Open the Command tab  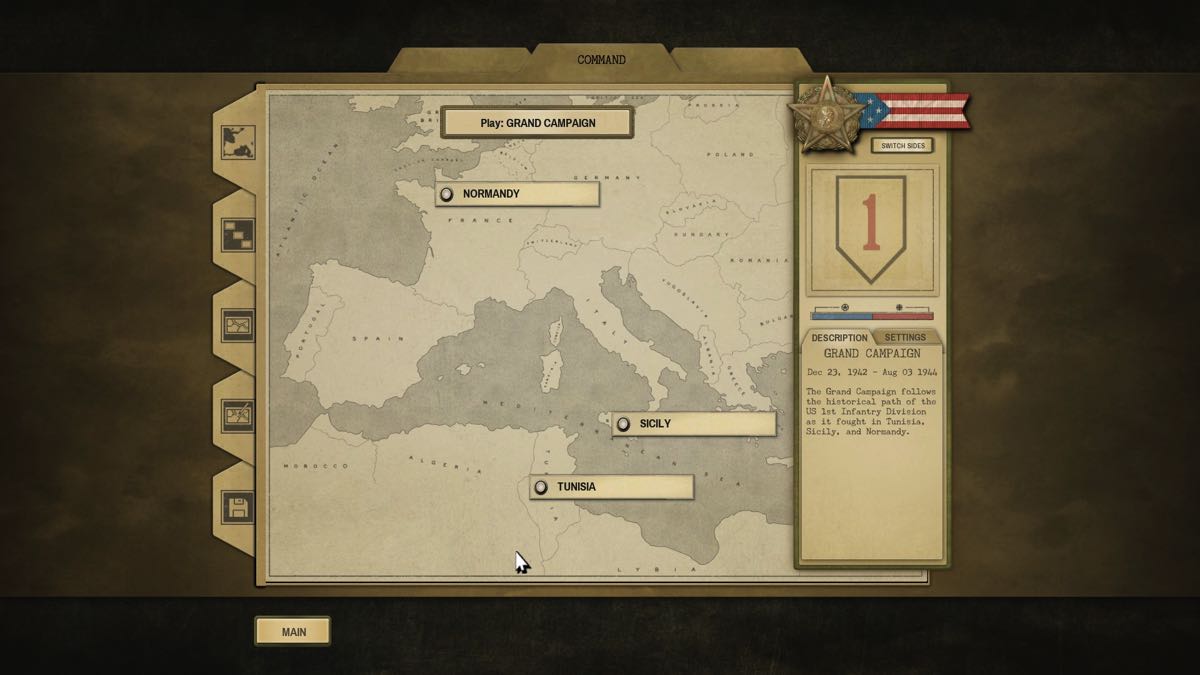pyautogui.click(x=601, y=60)
